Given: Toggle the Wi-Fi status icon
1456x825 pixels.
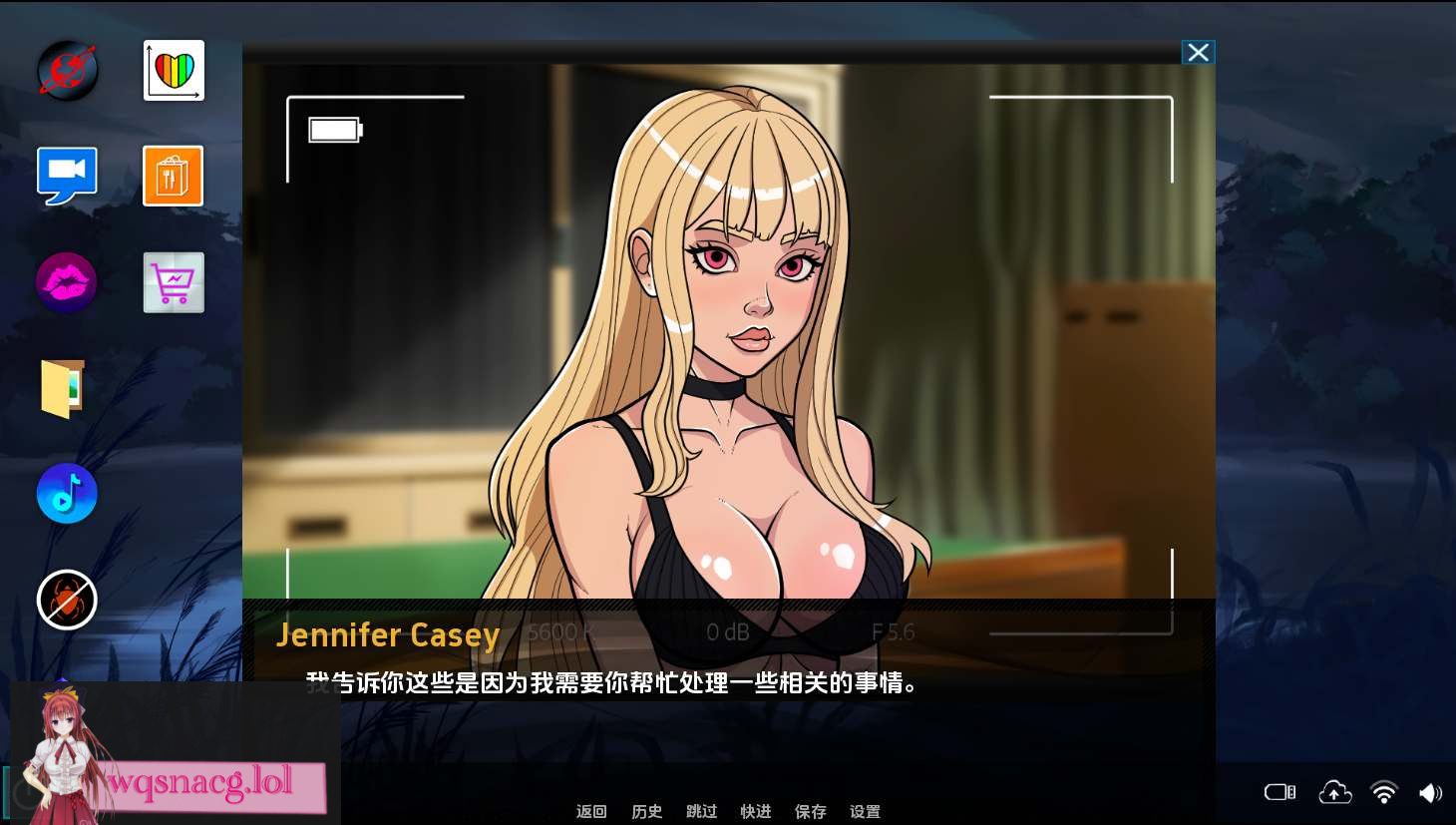Looking at the screenshot, I should pos(1385,792).
